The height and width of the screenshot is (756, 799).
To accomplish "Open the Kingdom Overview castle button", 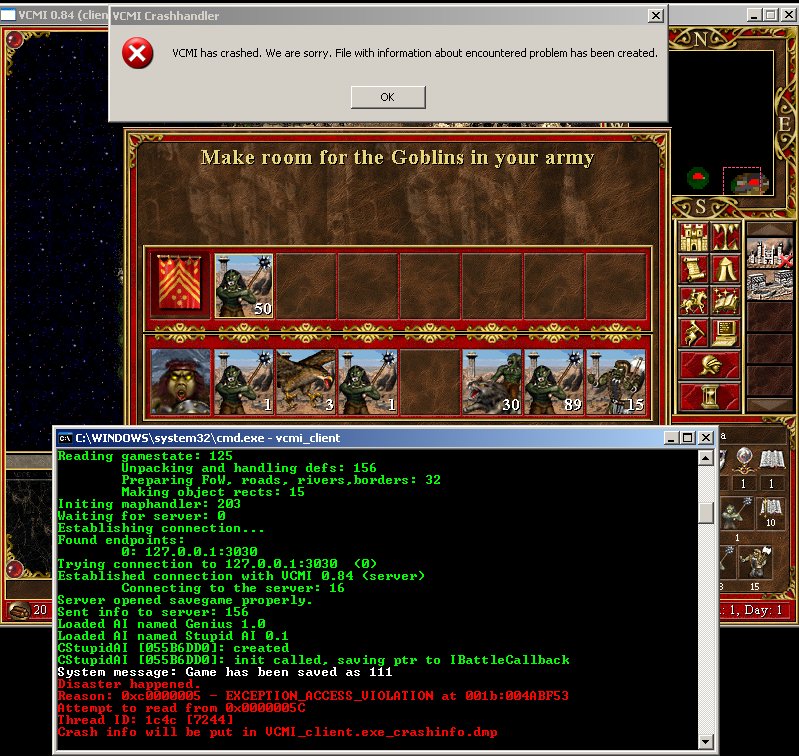I will coord(694,237).
